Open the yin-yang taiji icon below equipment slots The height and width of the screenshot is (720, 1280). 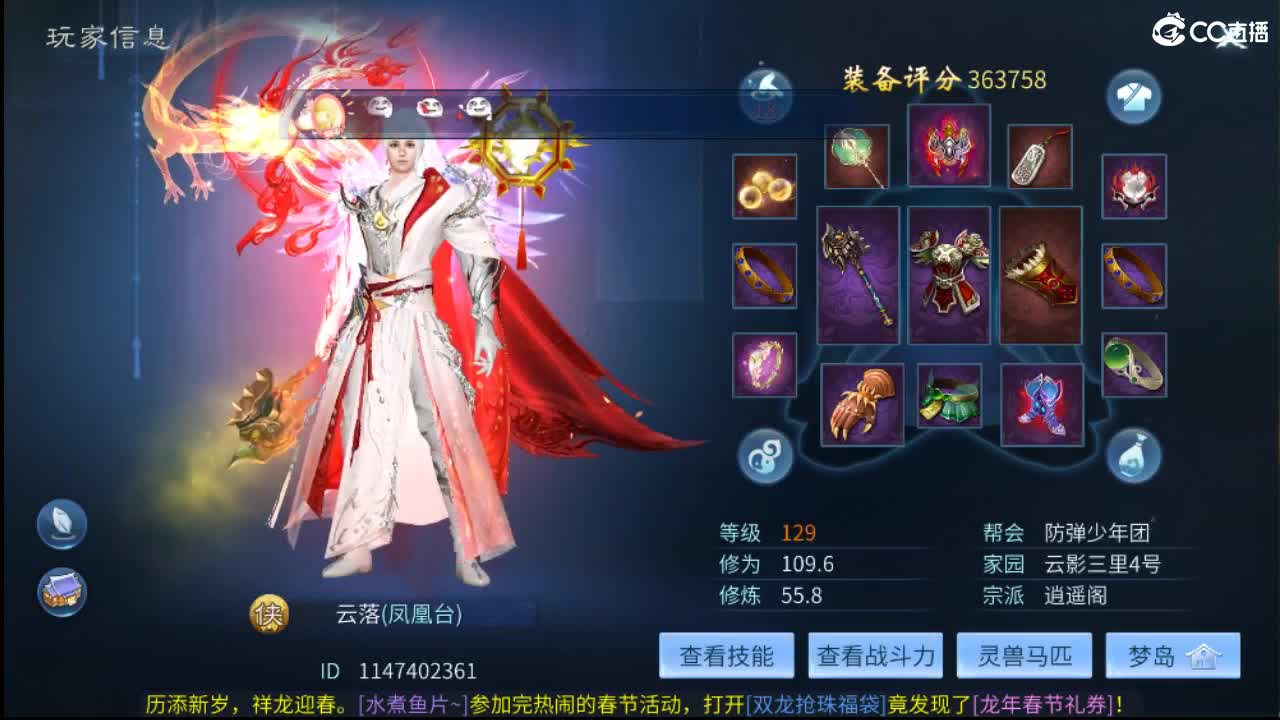(763, 456)
